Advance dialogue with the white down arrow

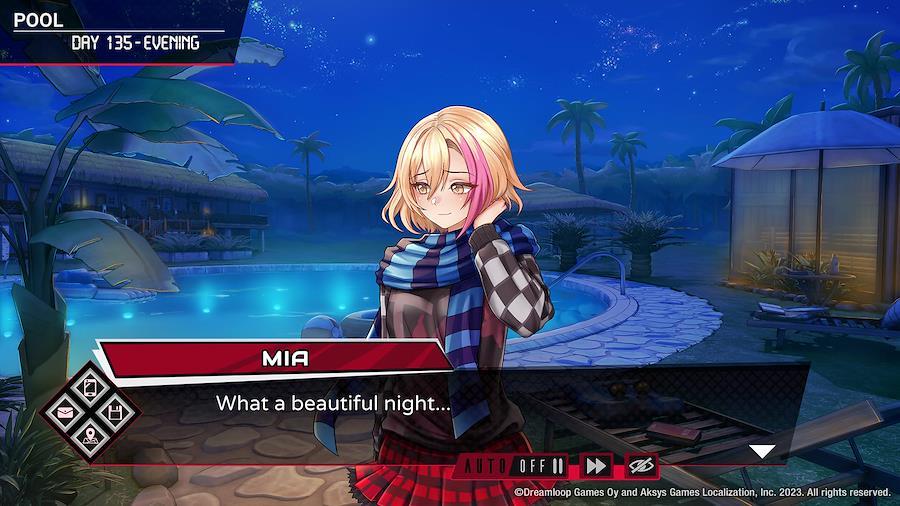tap(762, 451)
